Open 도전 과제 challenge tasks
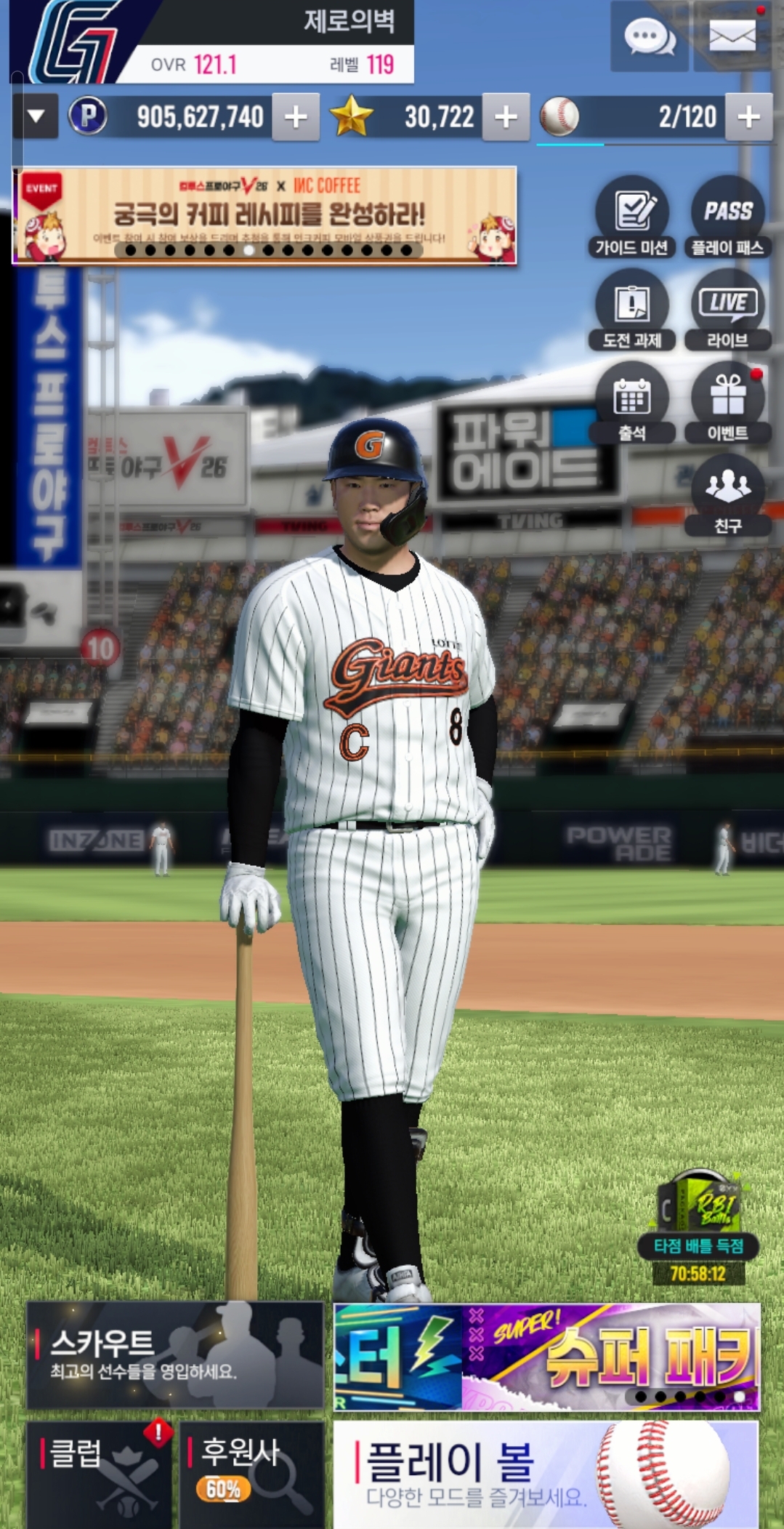 632,310
